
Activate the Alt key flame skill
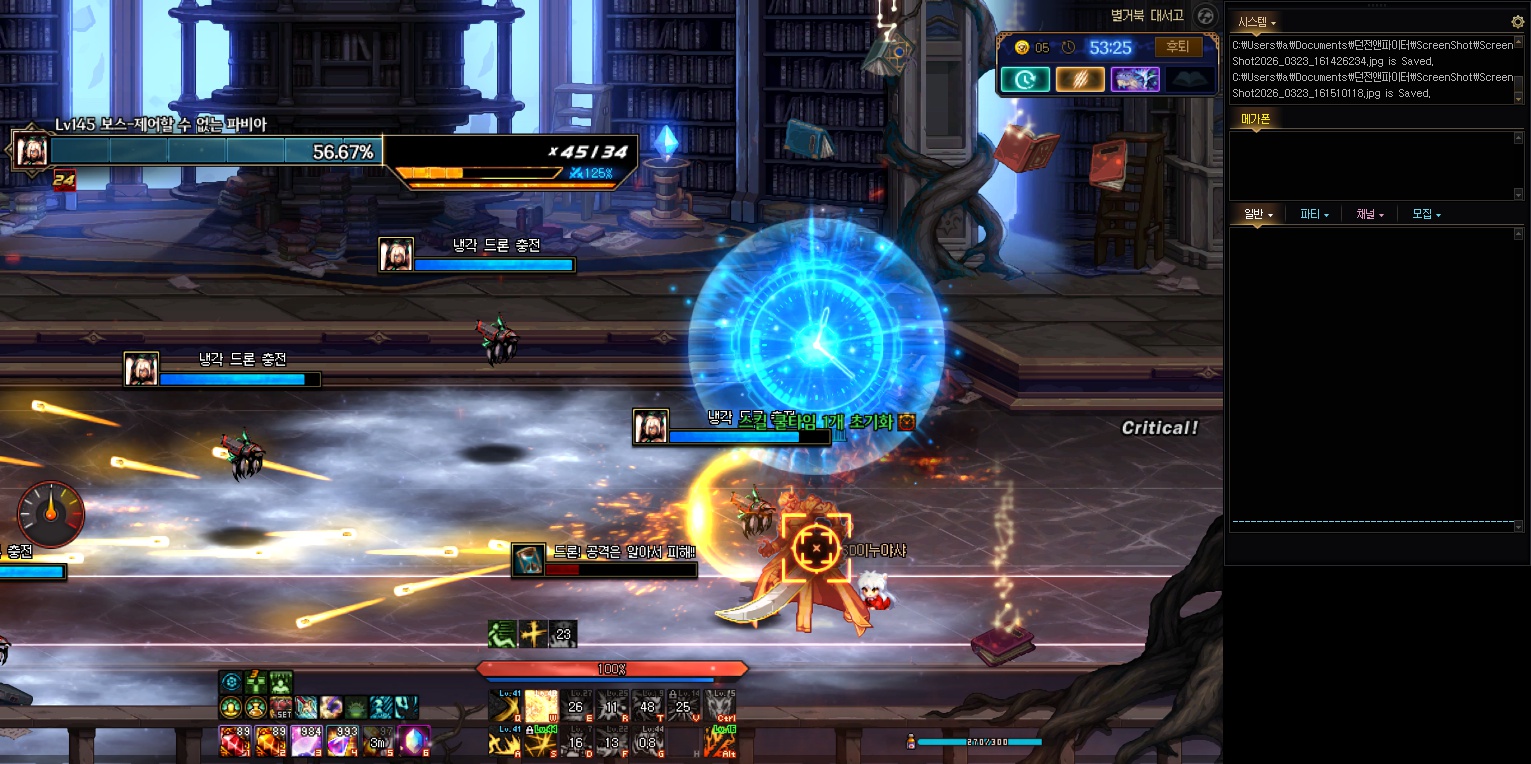719,741
